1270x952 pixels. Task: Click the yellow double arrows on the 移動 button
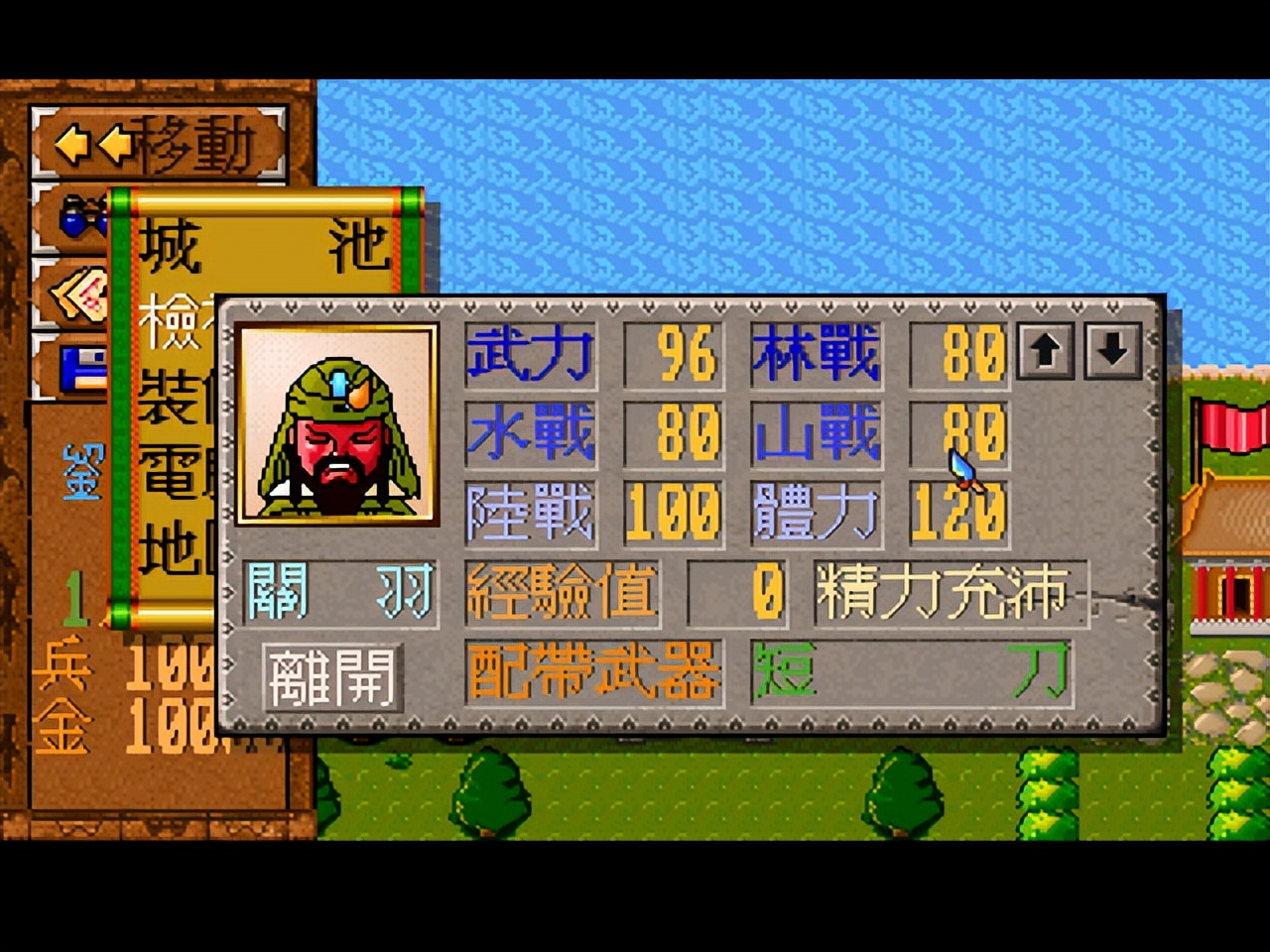pos(96,144)
